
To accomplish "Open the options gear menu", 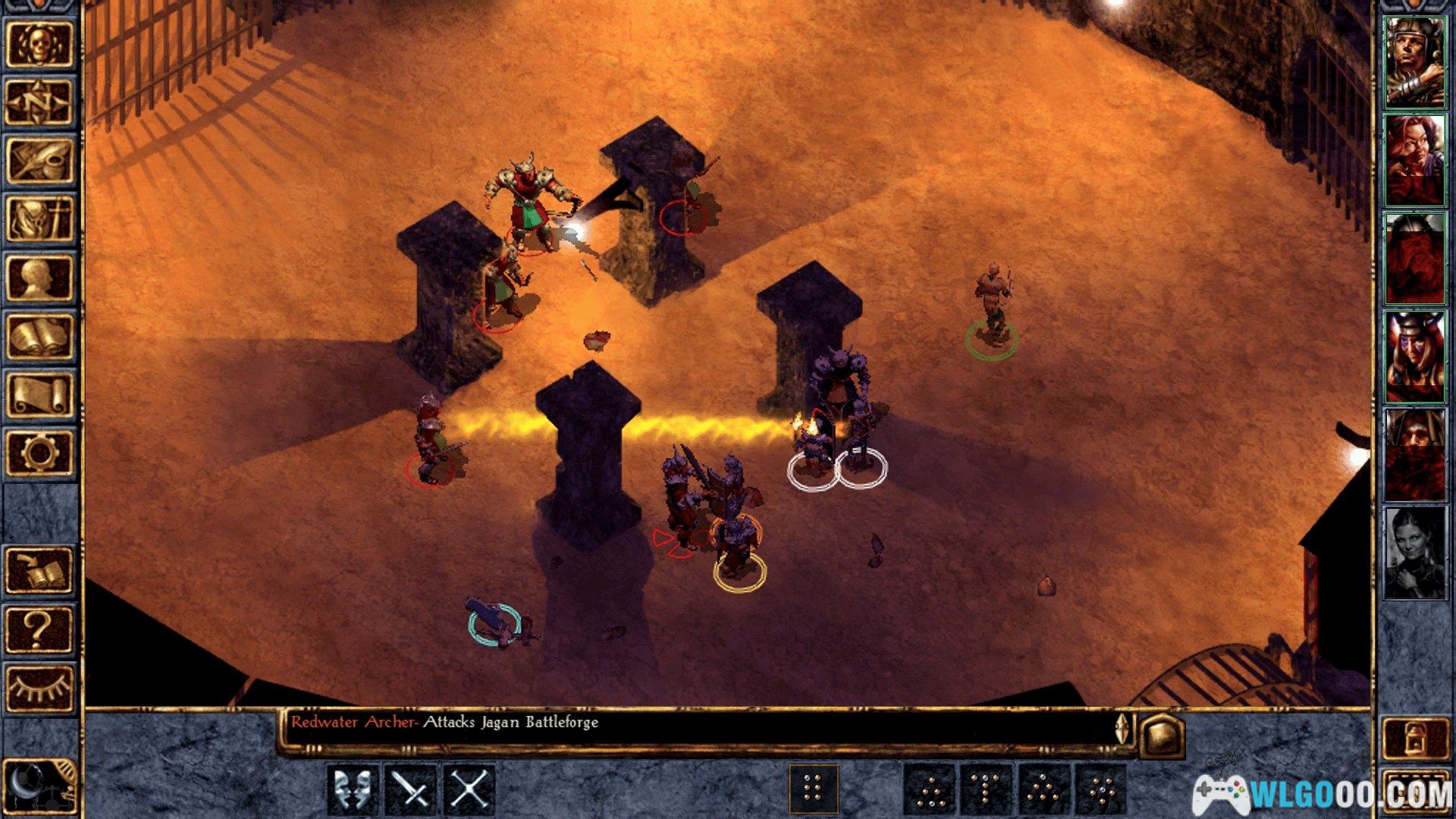I will 39,453.
